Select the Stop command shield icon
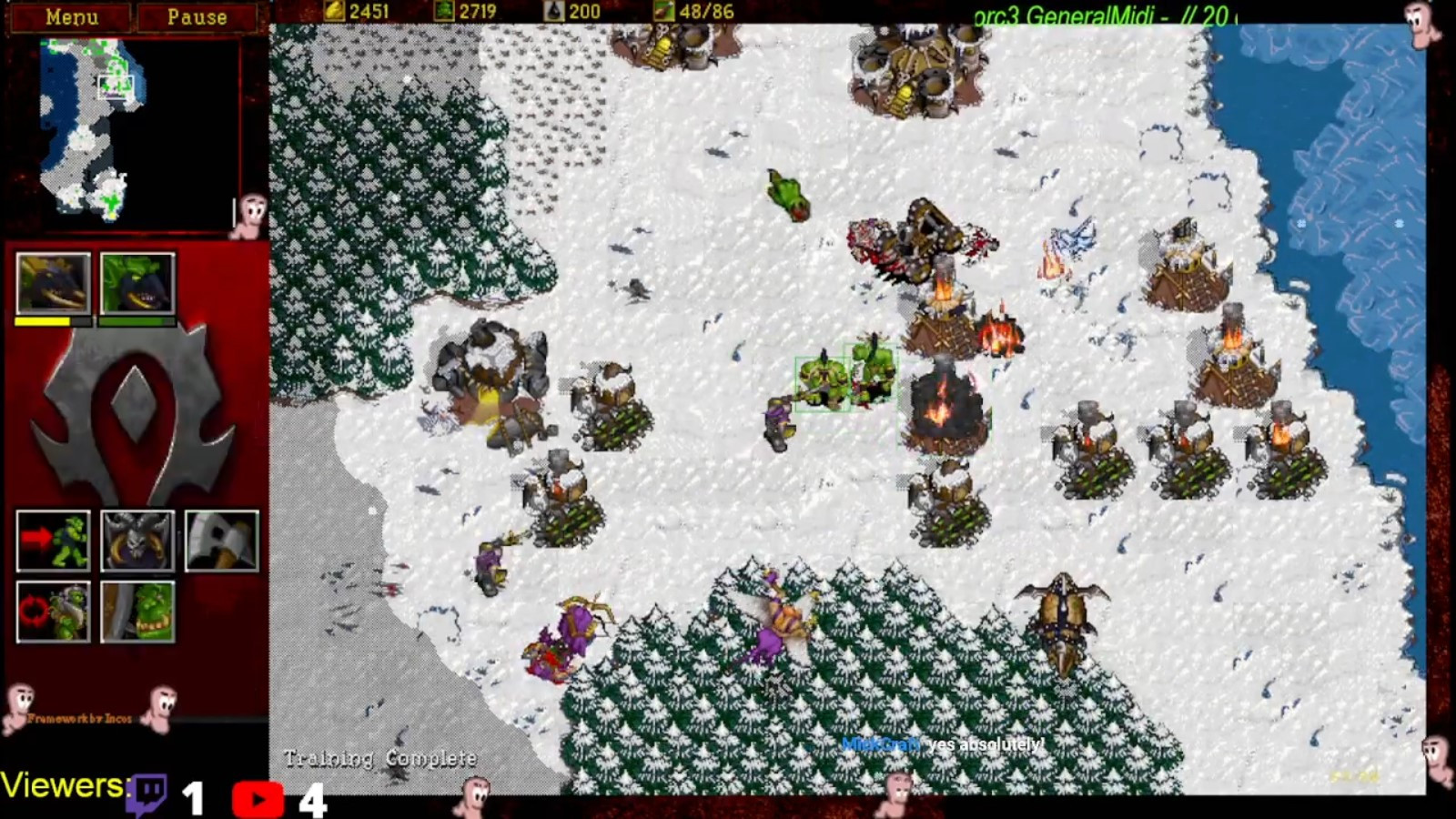The height and width of the screenshot is (819, 1456). 137,541
